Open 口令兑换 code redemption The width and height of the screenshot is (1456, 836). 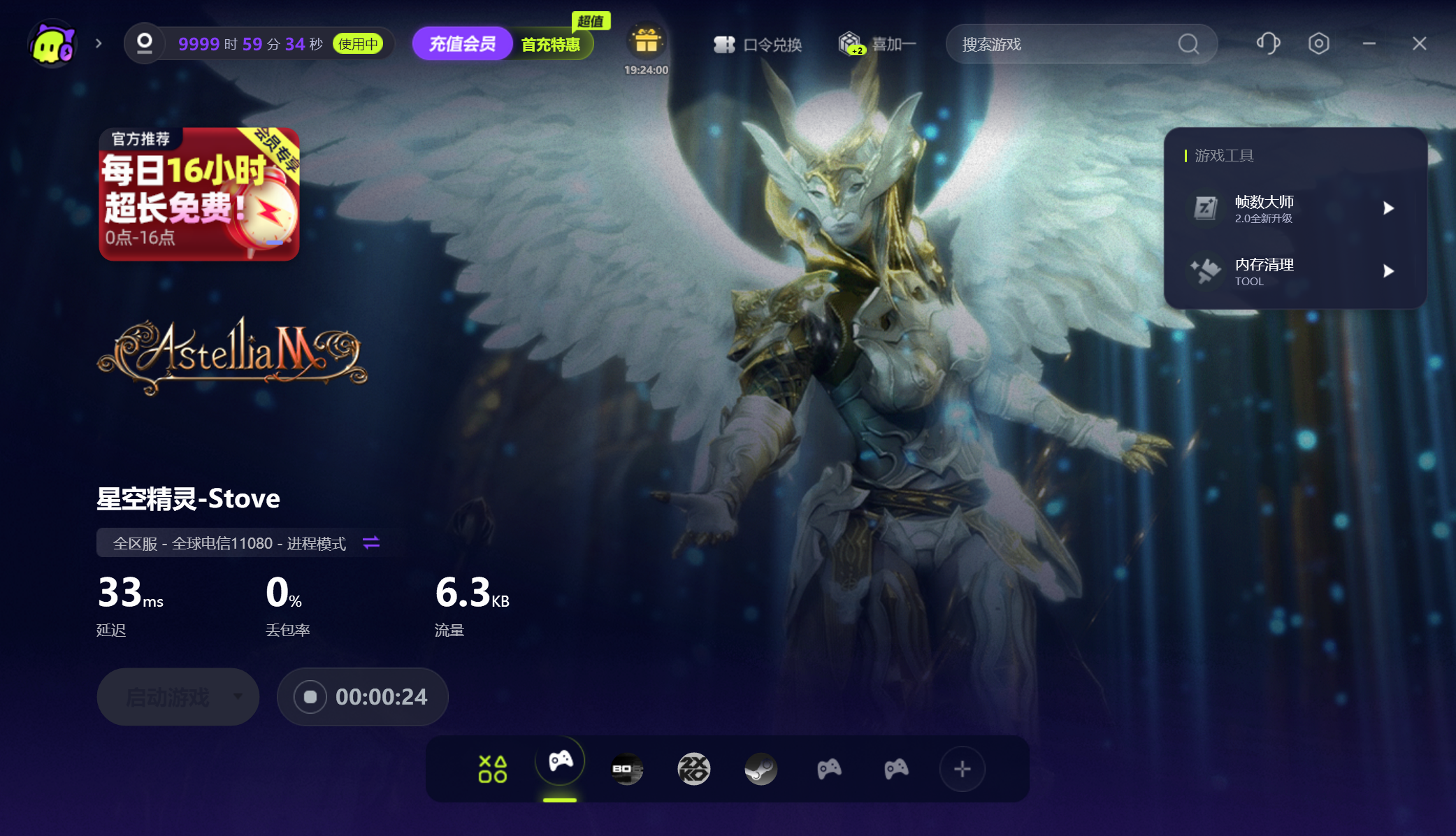pyautogui.click(x=758, y=45)
